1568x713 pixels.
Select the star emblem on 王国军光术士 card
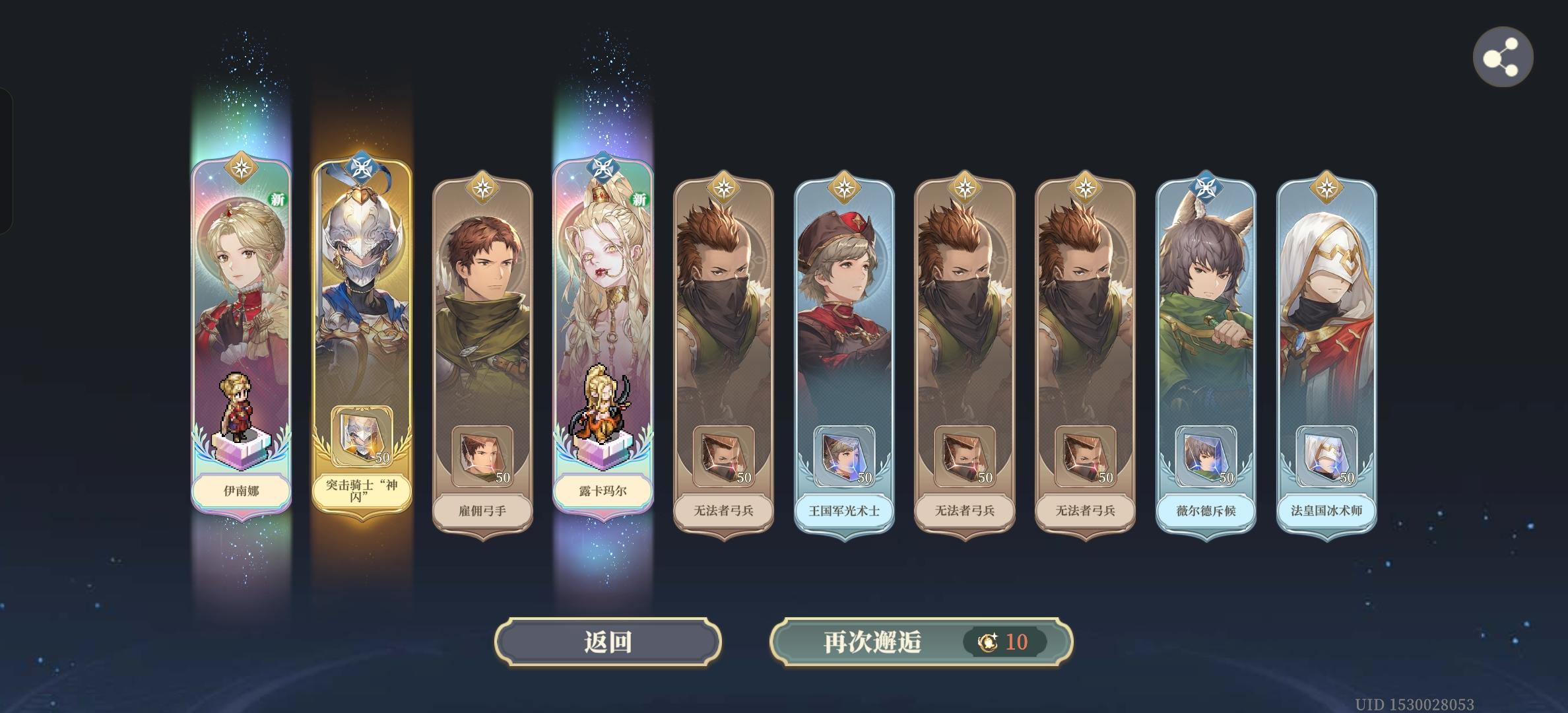(845, 187)
